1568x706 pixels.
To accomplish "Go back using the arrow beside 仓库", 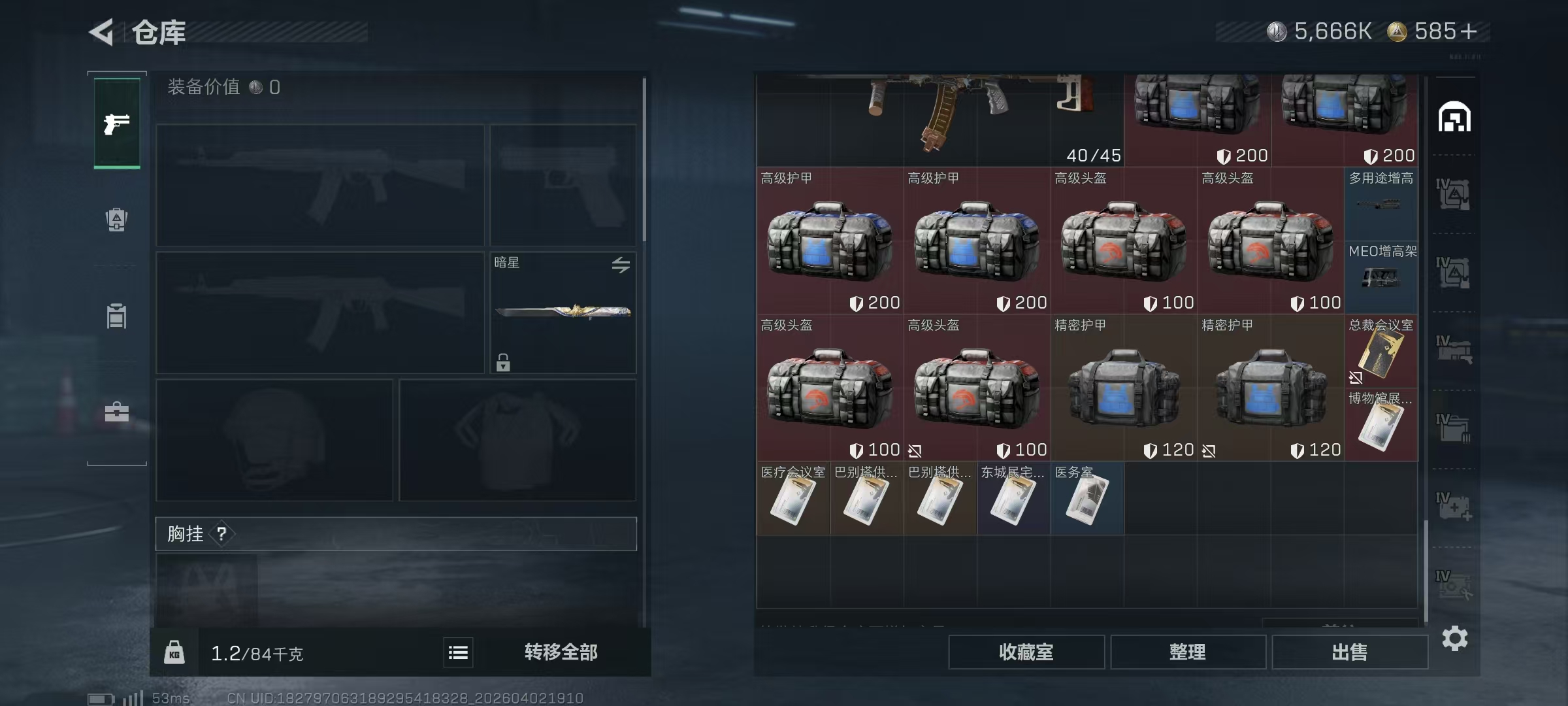I will coord(102,32).
